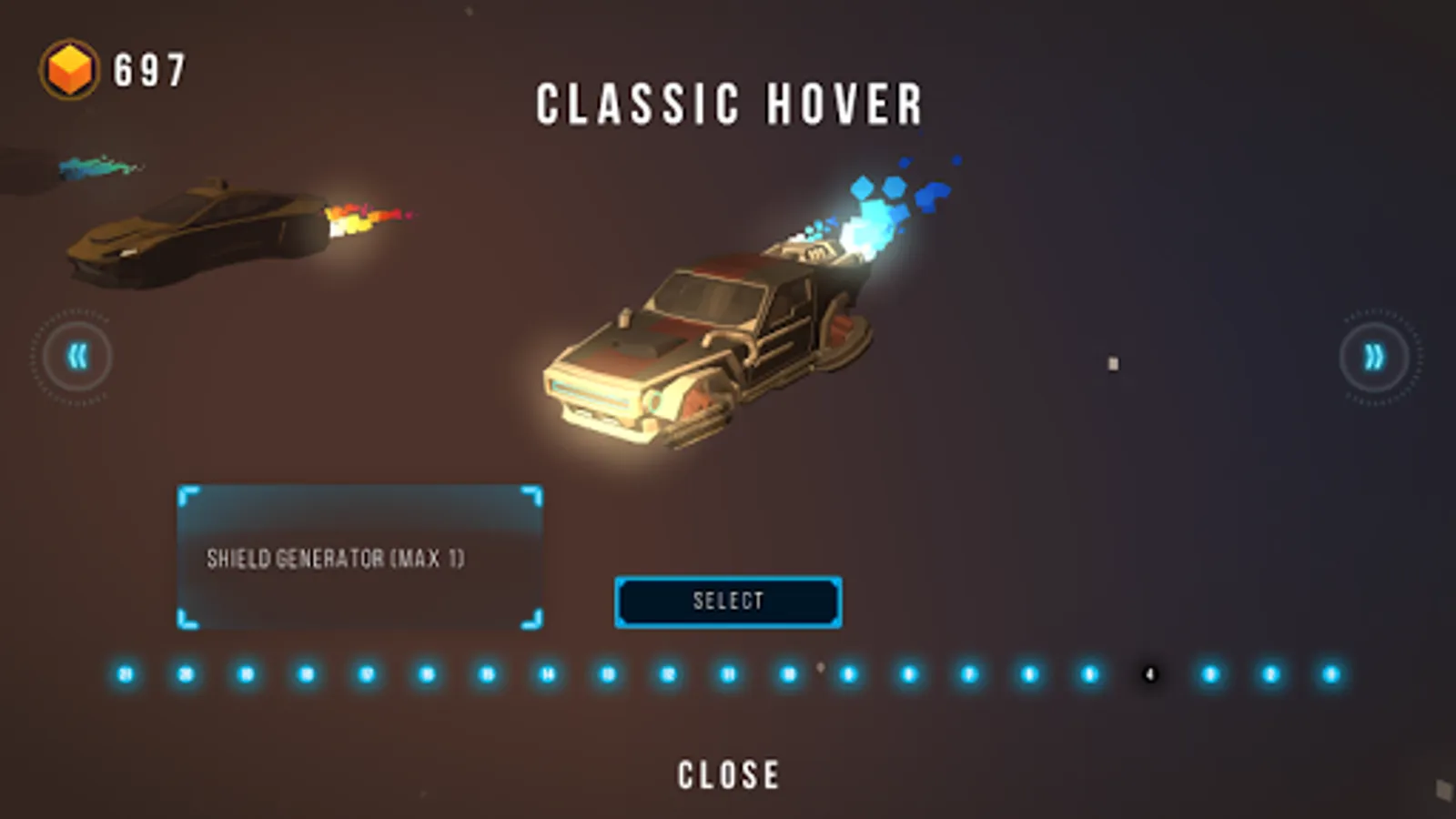
Task: Show the next vehicle with right arrow
Action: pyautogui.click(x=1374, y=357)
